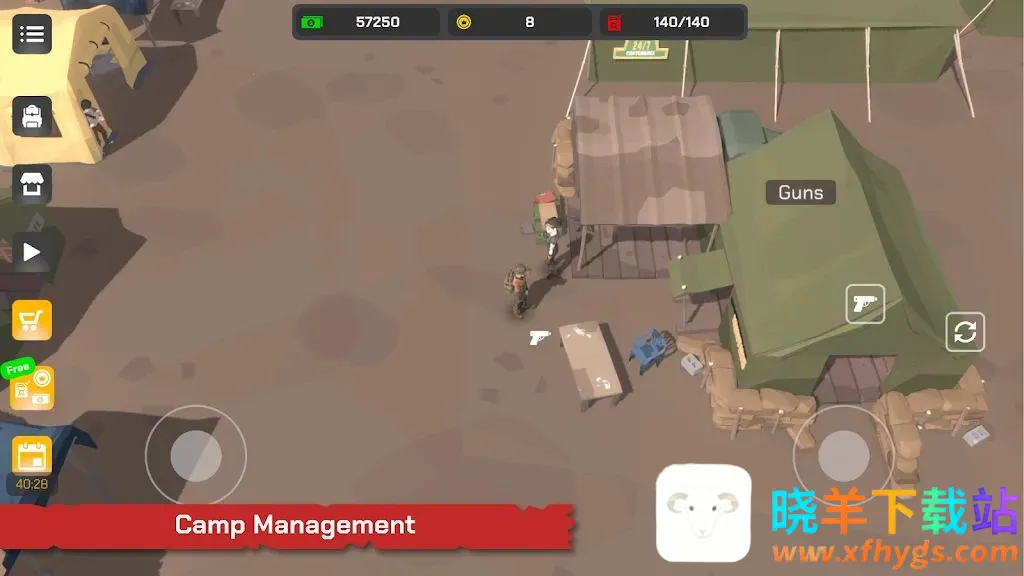Tap the play arrow button
This screenshot has width=1024, height=576.
tap(32, 252)
